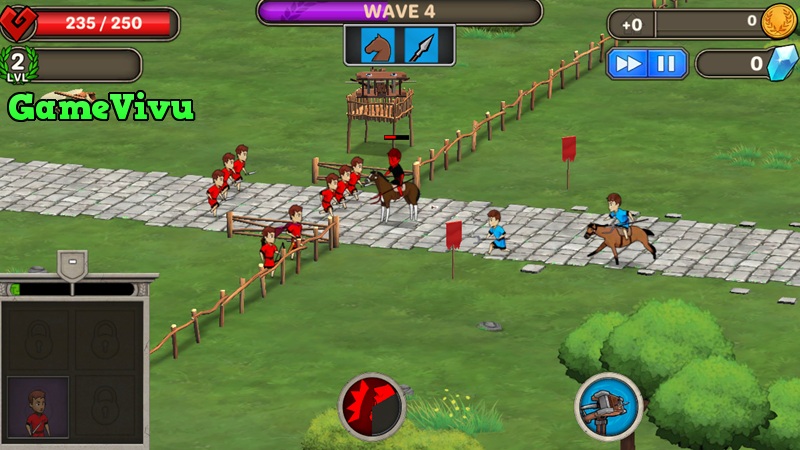The height and width of the screenshot is (450, 800).
Task: Activate the red spiky rage ability
Action: tap(372, 406)
